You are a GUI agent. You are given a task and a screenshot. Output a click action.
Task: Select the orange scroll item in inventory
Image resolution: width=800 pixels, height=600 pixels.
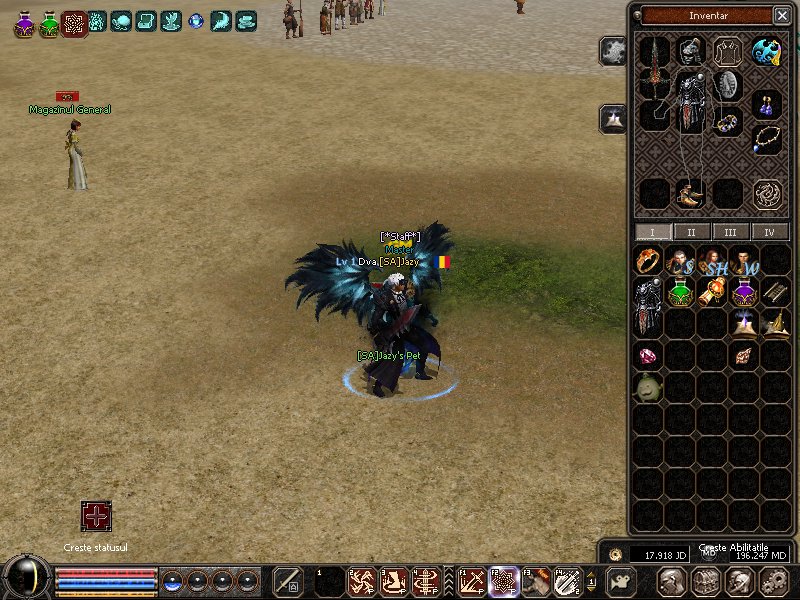(x=712, y=293)
